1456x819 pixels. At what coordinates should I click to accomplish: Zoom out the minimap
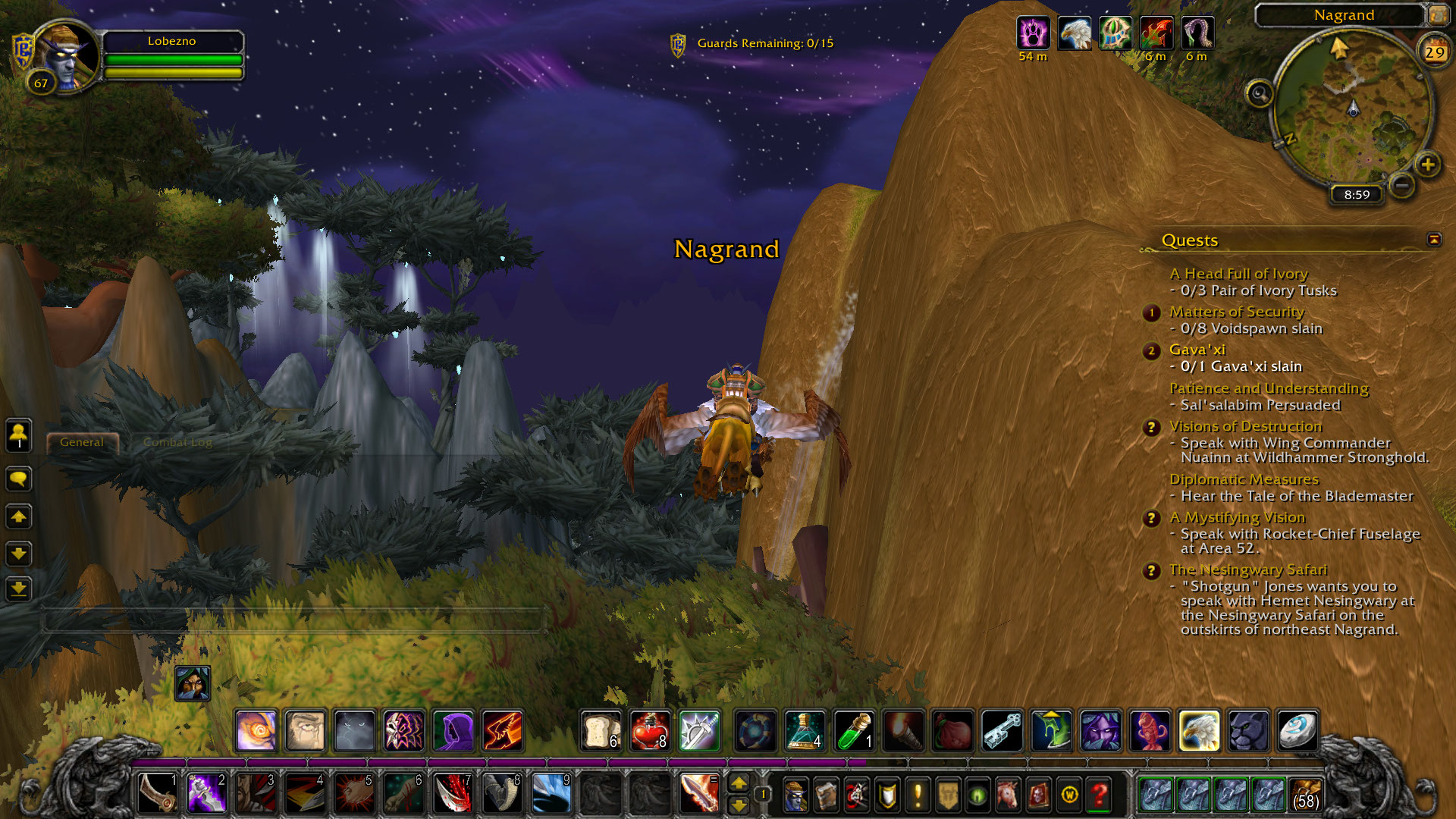point(1402,184)
